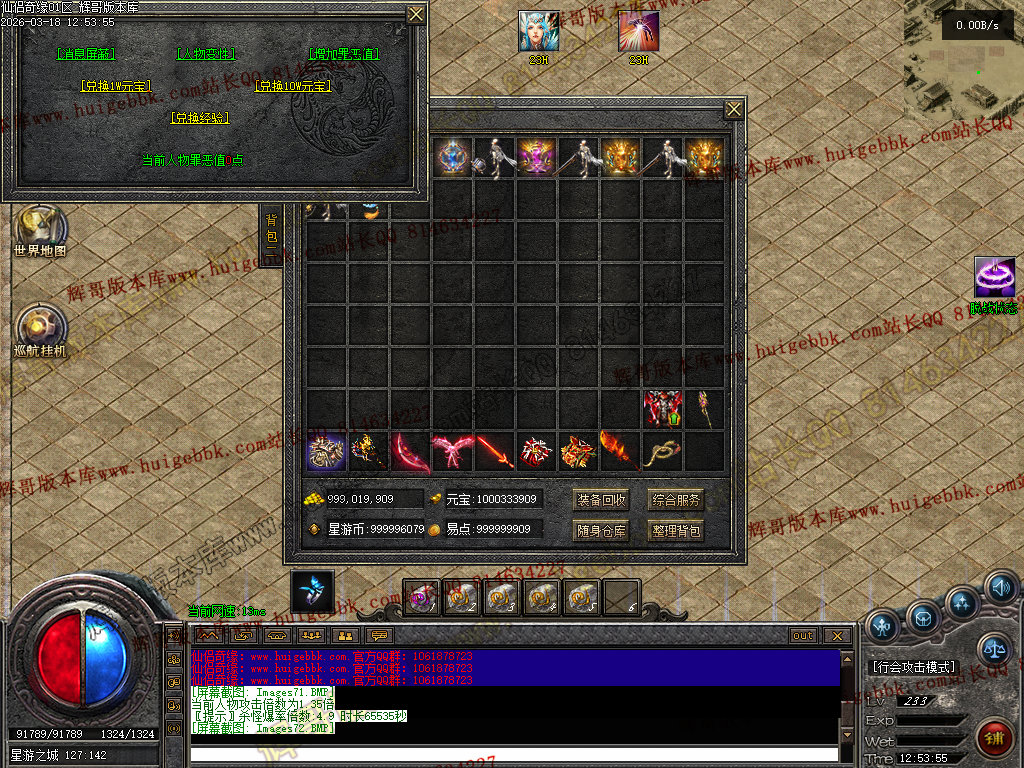The width and height of the screenshot is (1024, 768).
Task: Select the 兑换经验 experience exchange link
Action: coord(200,118)
